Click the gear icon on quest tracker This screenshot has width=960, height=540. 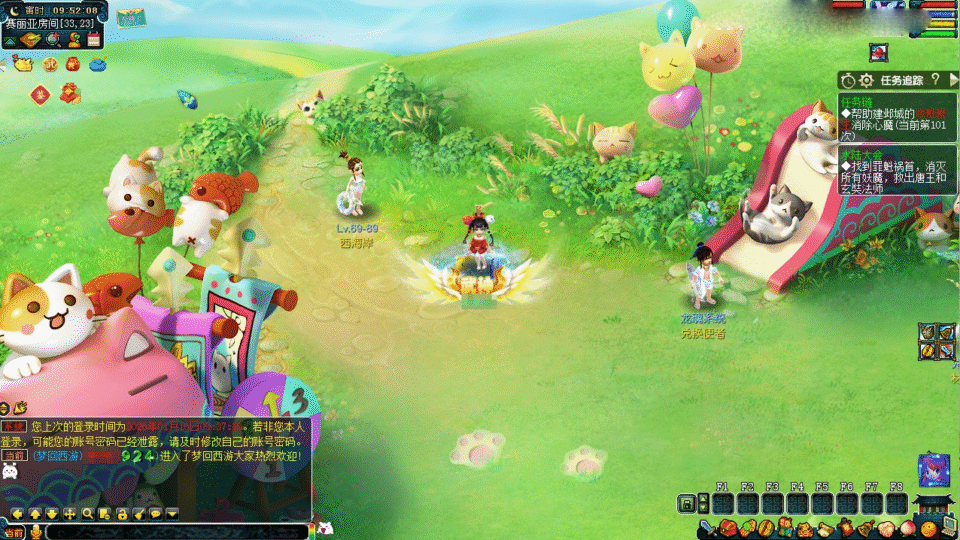(865, 79)
